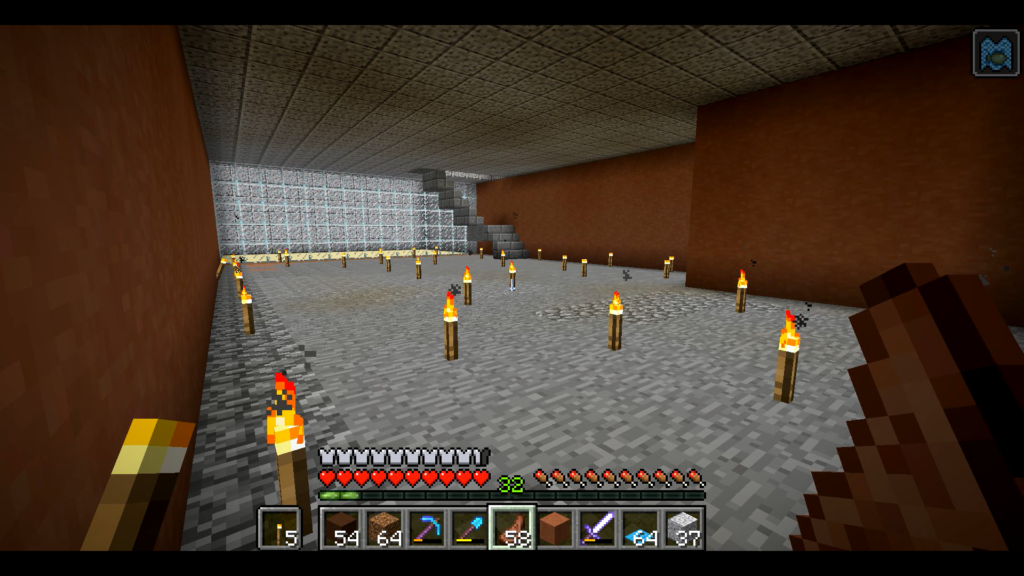Viewport: 1024px width, 576px height.
Task: Equip the diamond shovel from the hotbar
Action: click(469, 528)
